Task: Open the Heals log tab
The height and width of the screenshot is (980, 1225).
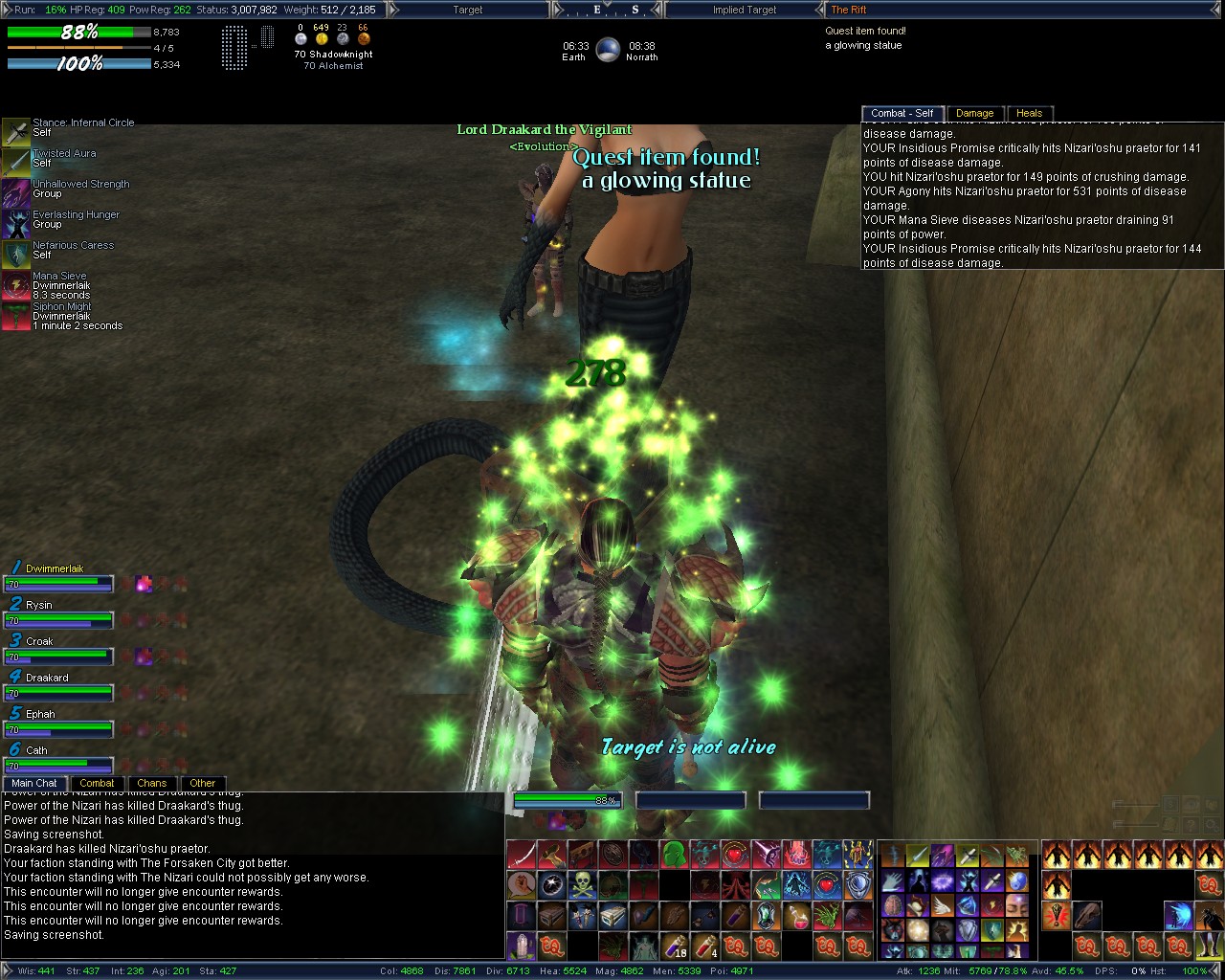Action: [x=1029, y=113]
